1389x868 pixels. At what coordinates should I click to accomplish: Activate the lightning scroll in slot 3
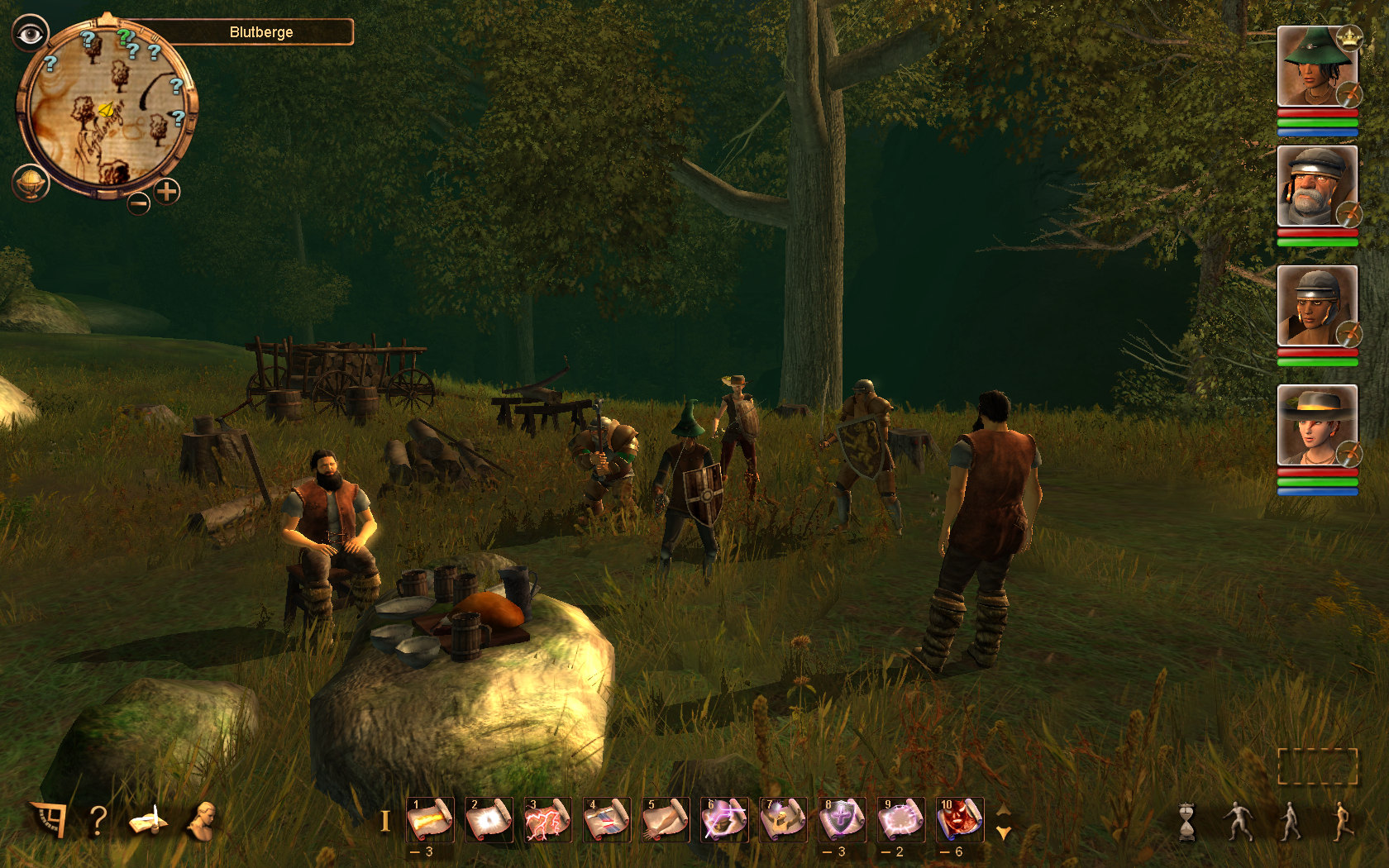pos(547,819)
